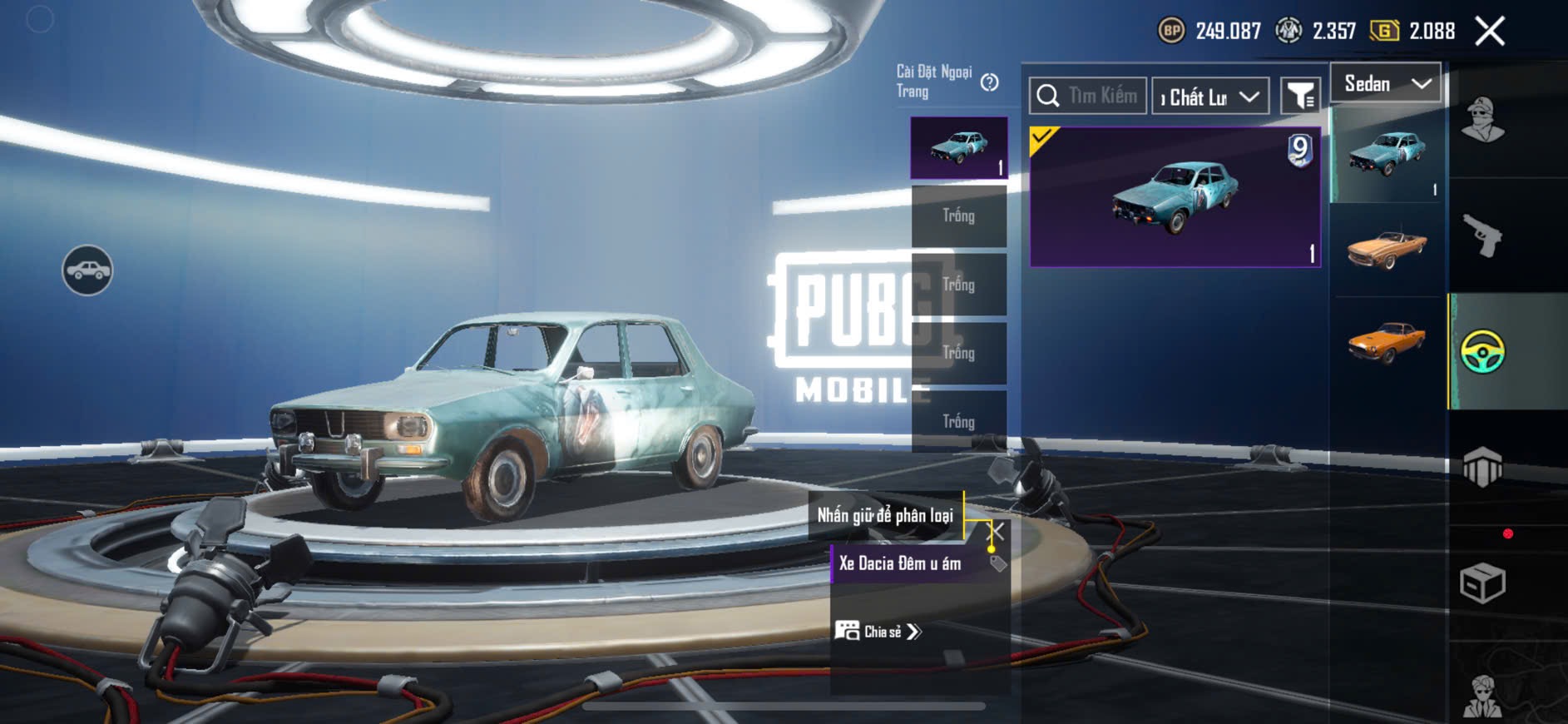
Task: Open the shield emblem category
Action: pos(1482,467)
